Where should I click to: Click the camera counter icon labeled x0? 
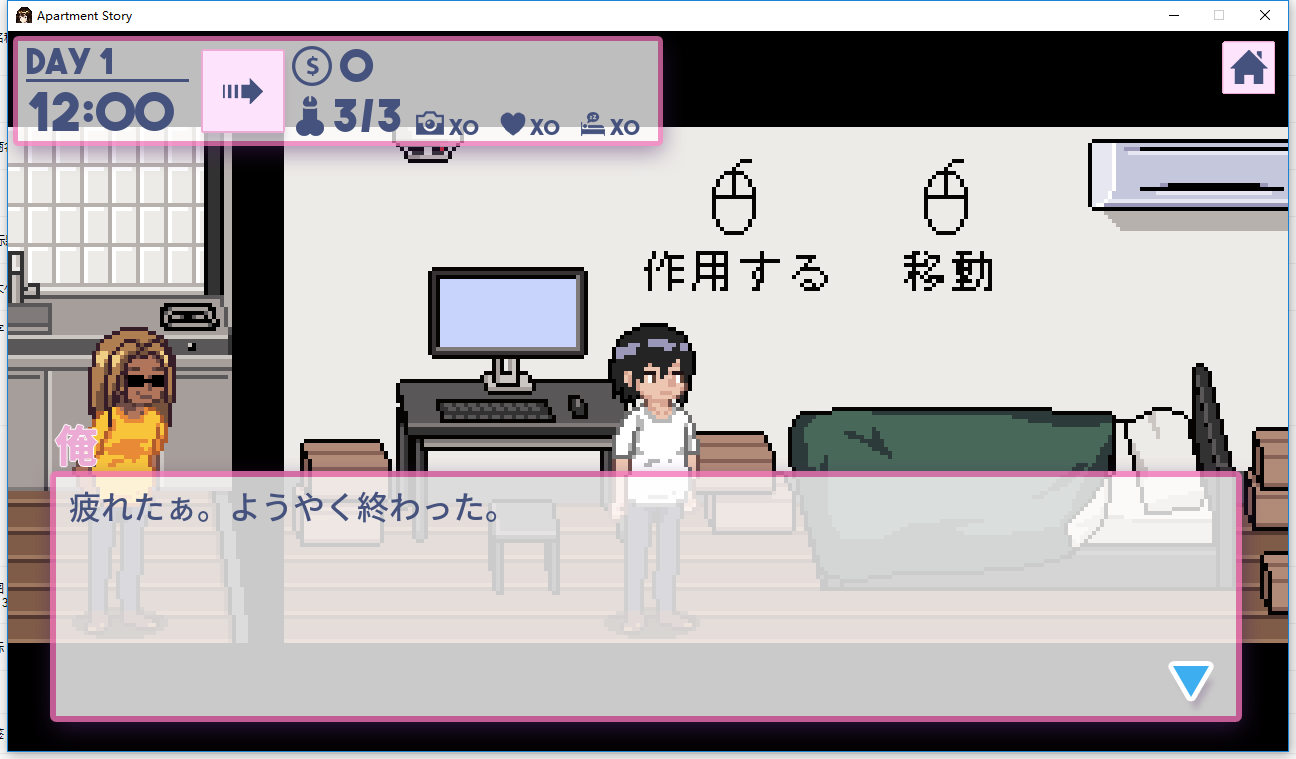(430, 124)
